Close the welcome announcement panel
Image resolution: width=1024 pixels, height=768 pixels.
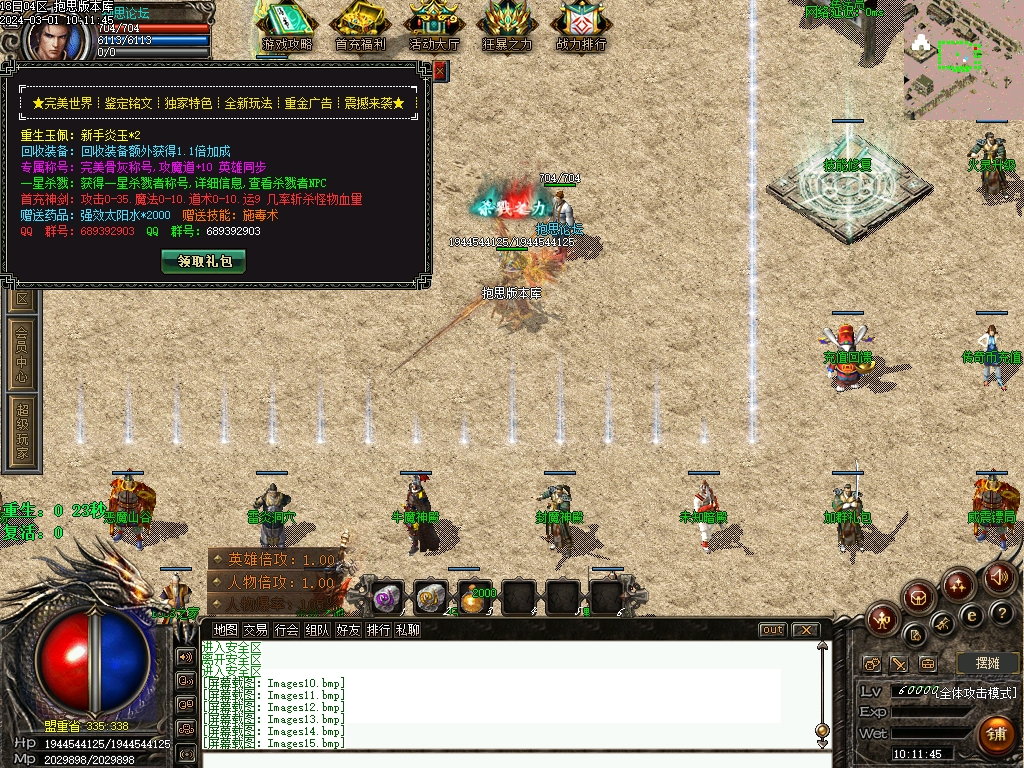point(440,70)
